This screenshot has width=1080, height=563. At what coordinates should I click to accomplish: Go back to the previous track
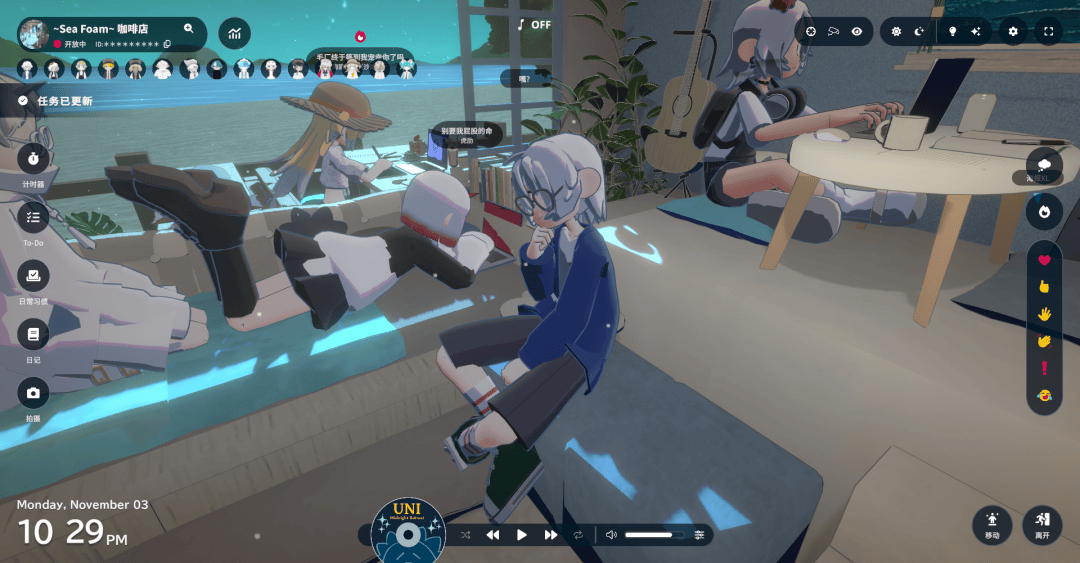point(492,535)
